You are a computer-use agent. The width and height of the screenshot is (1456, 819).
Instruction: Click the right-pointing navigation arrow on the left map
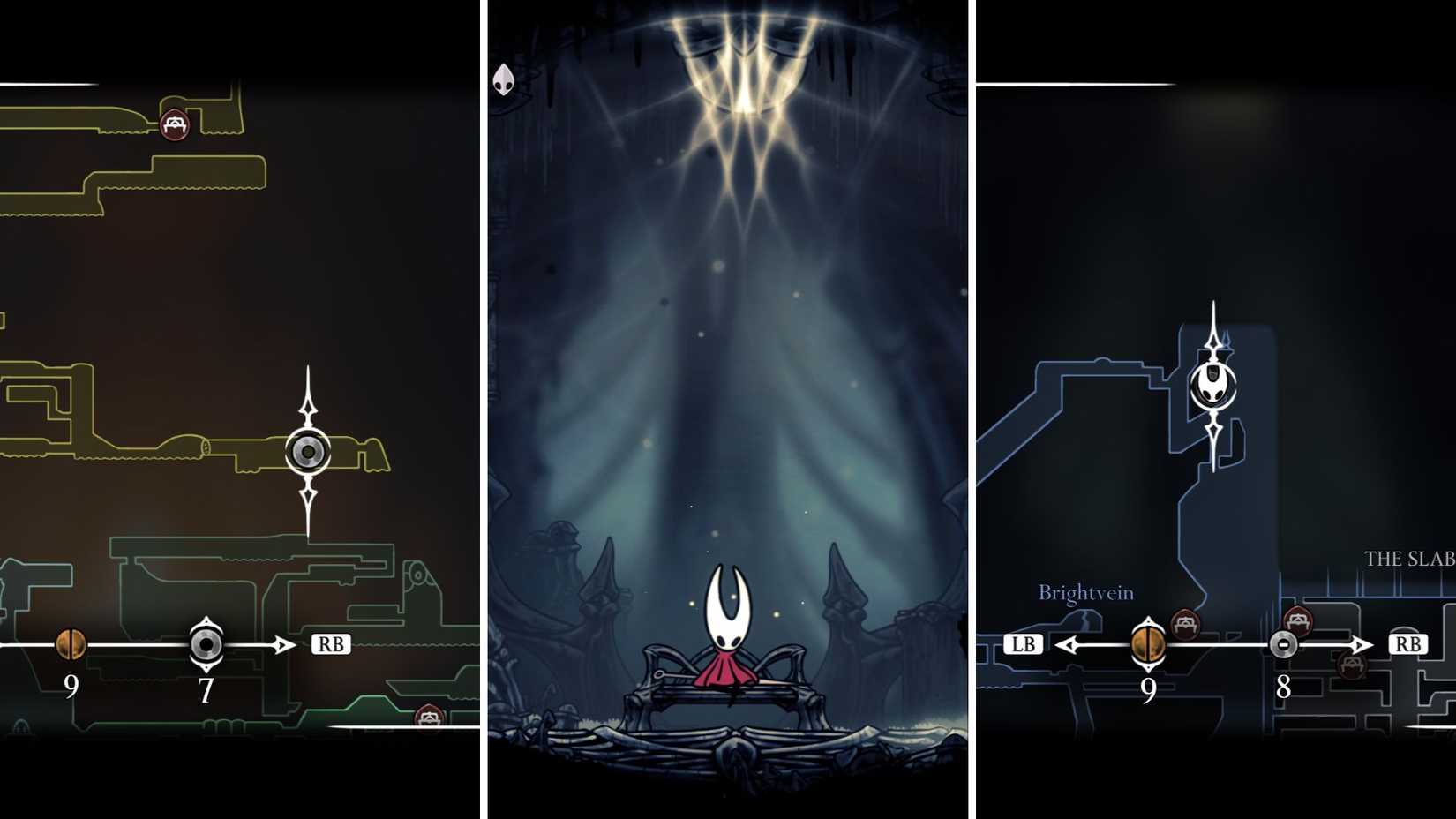tap(282, 643)
